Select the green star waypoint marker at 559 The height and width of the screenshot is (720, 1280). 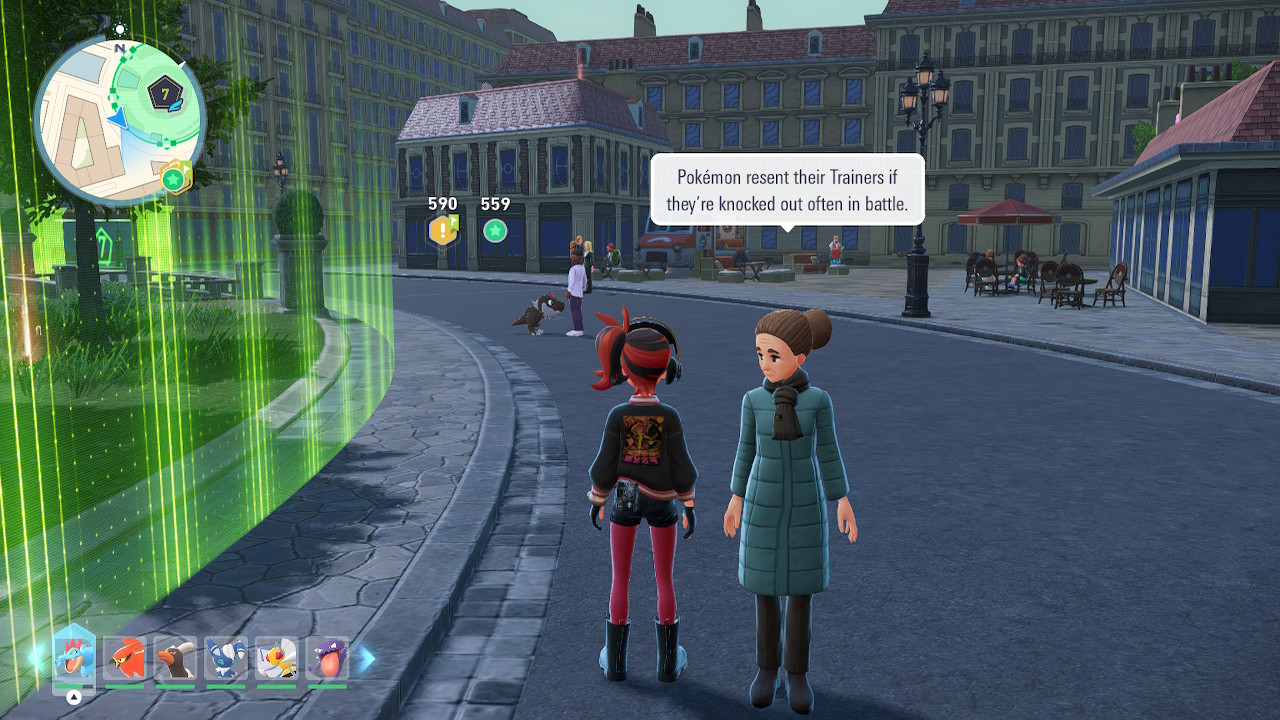click(x=494, y=231)
